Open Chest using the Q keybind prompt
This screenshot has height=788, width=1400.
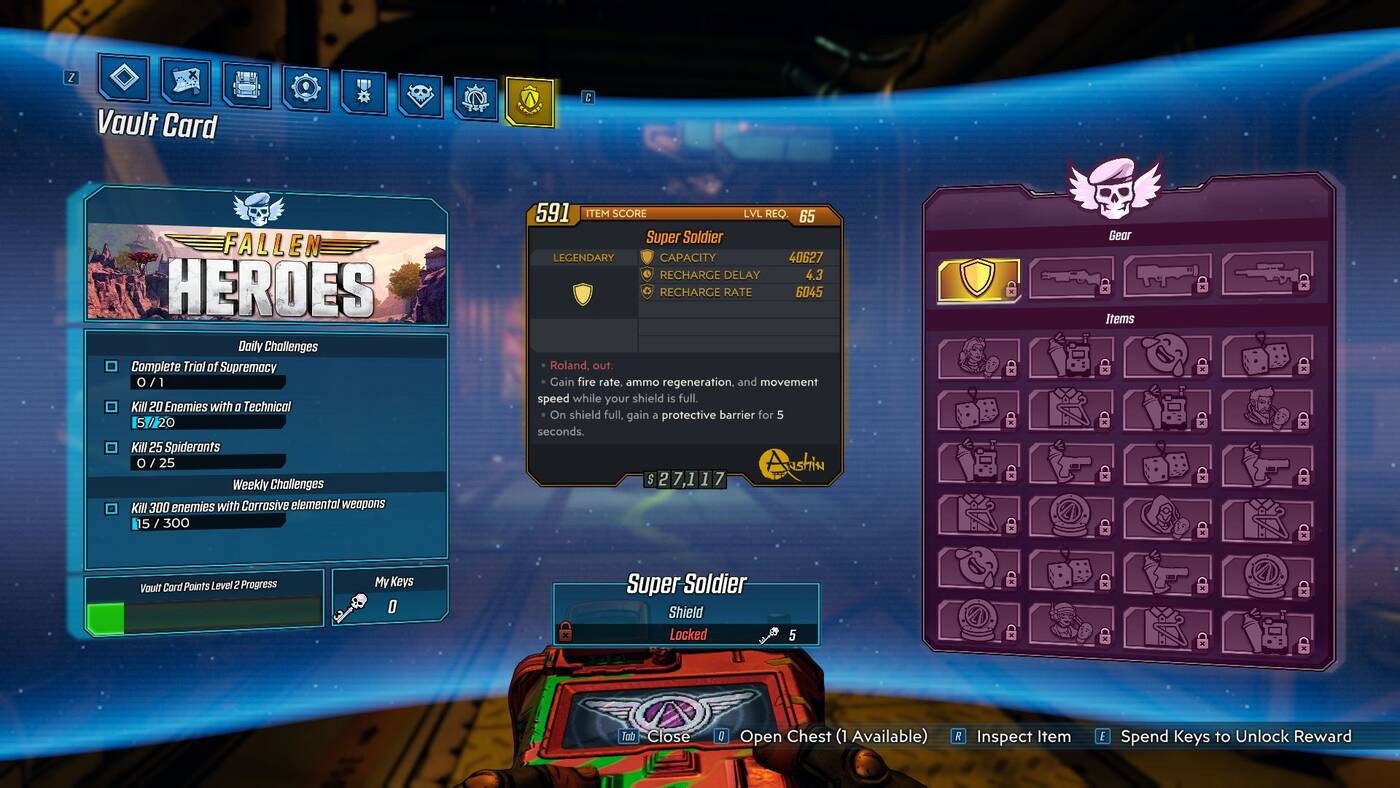click(x=832, y=736)
